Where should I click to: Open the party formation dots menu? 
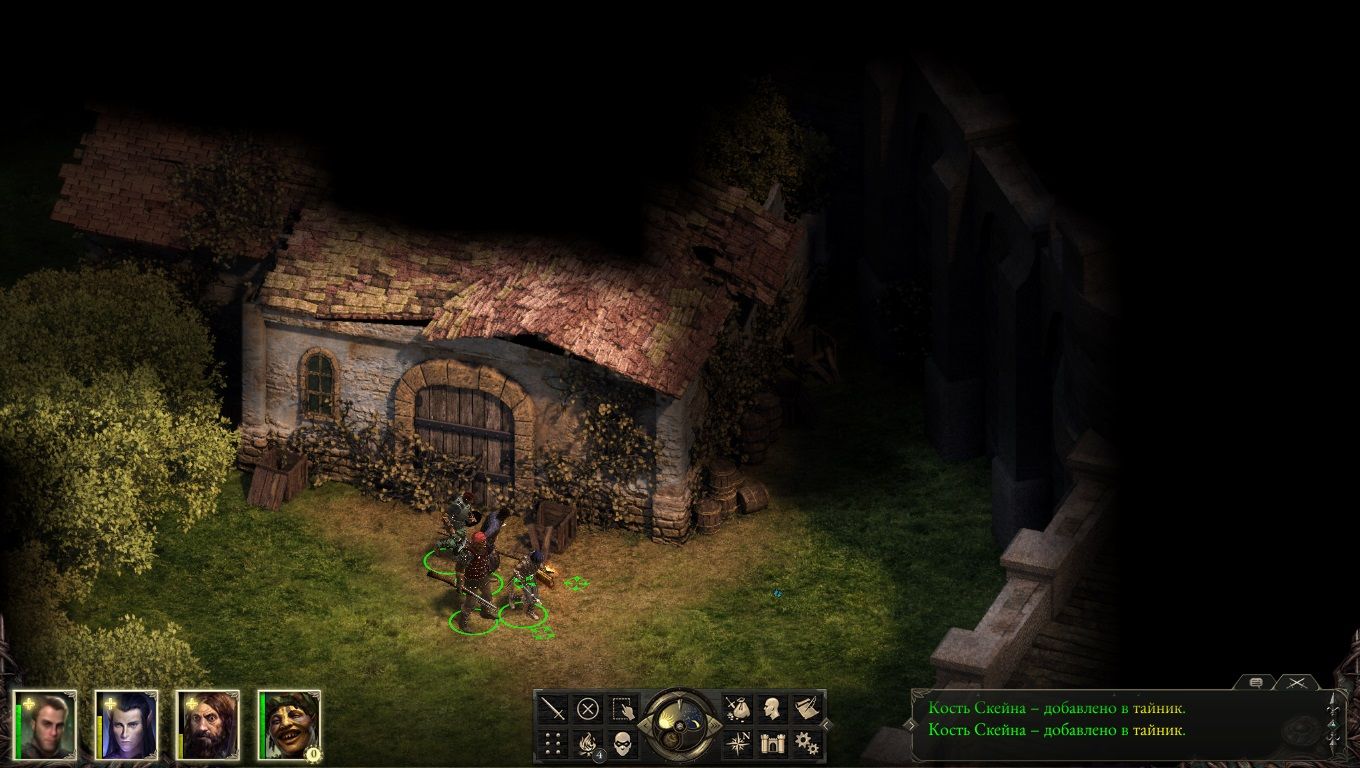pyautogui.click(x=553, y=743)
